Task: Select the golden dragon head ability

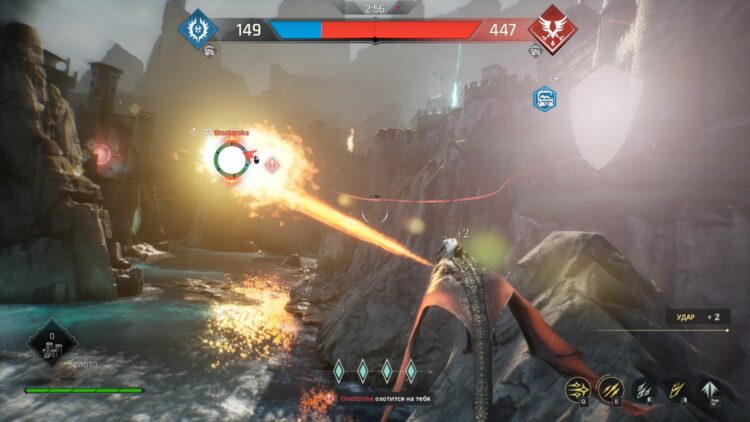Action: [x=677, y=389]
